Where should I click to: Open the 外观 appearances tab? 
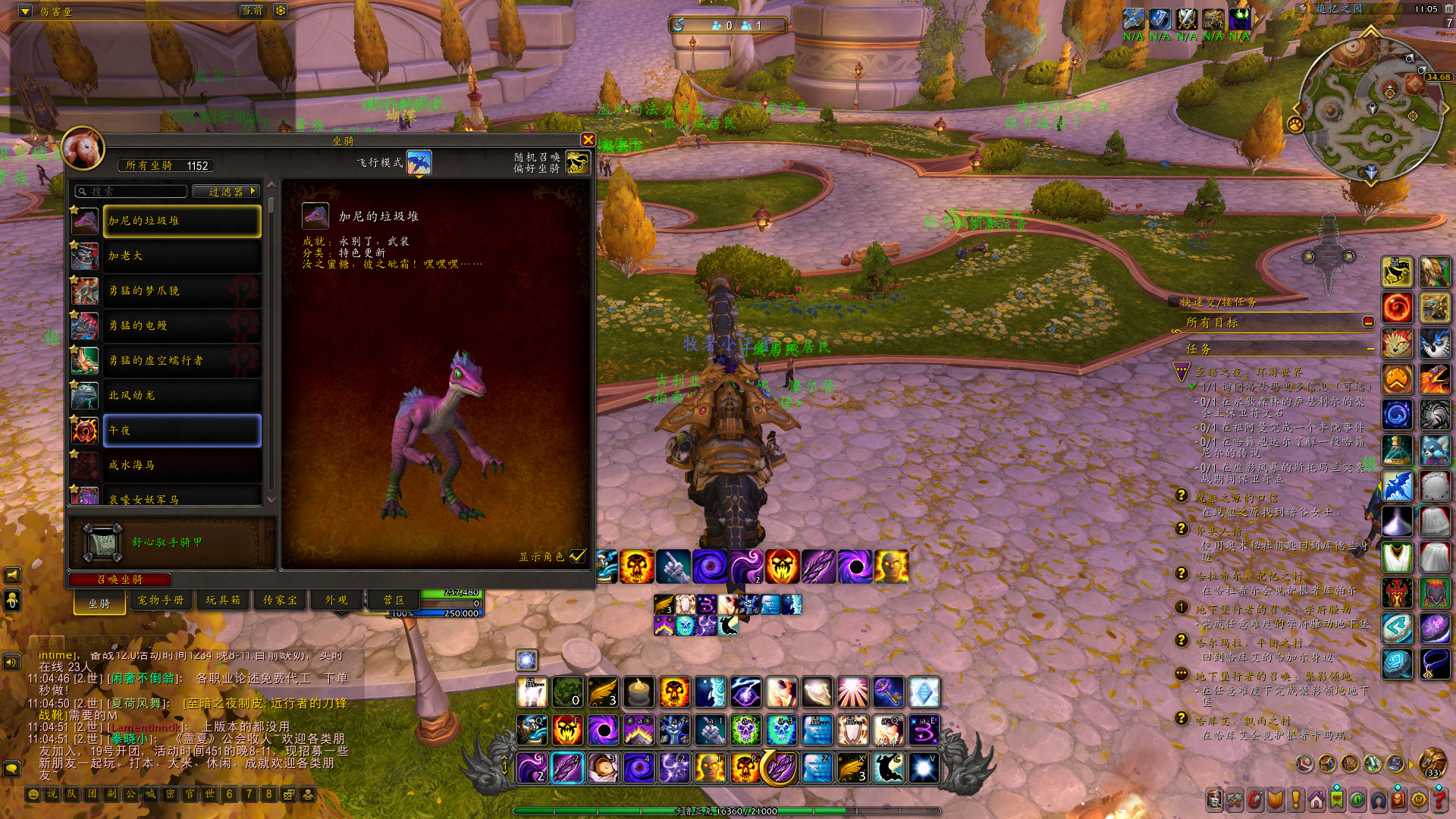(337, 600)
